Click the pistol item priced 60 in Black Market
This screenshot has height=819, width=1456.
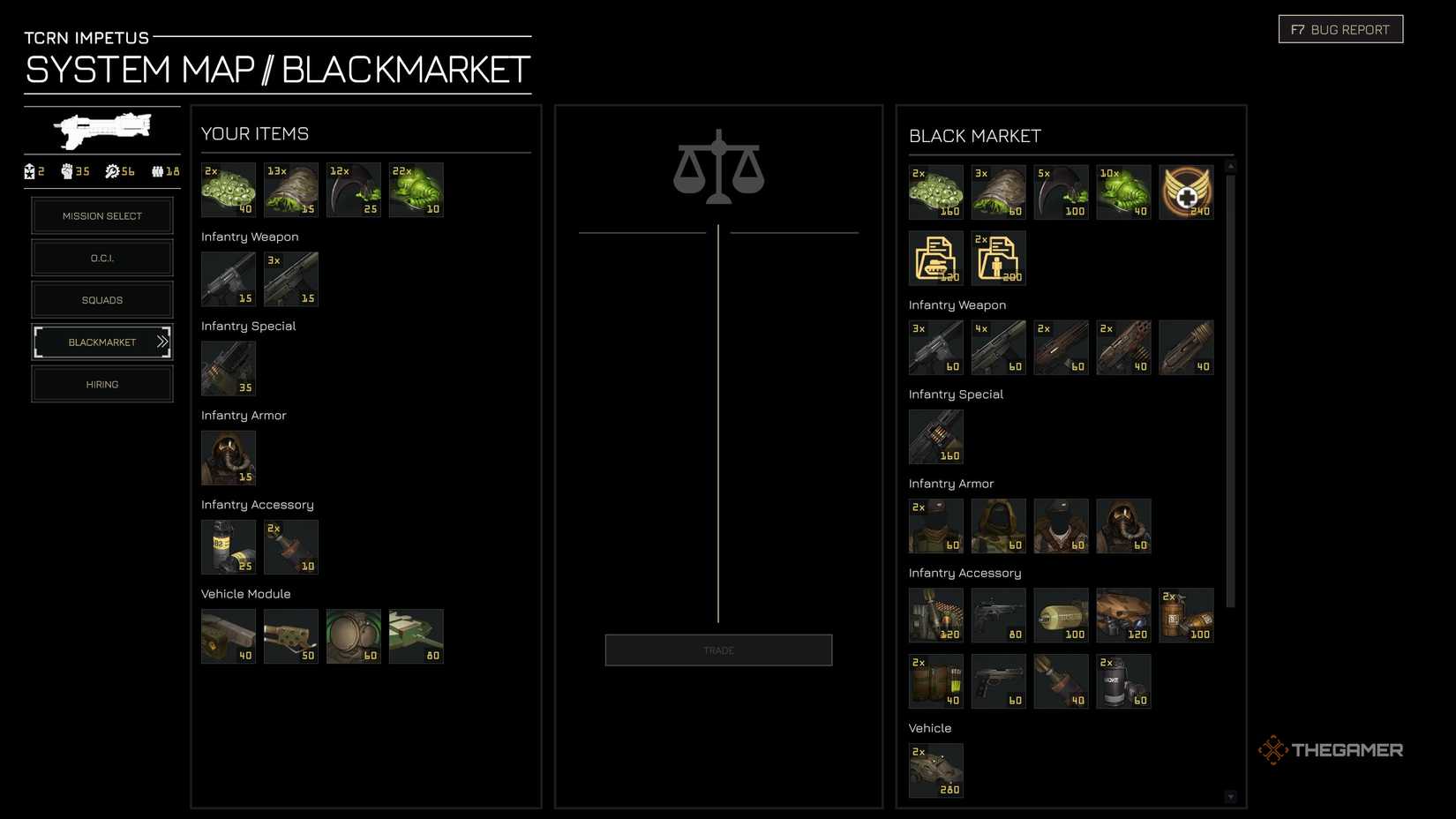point(998,680)
